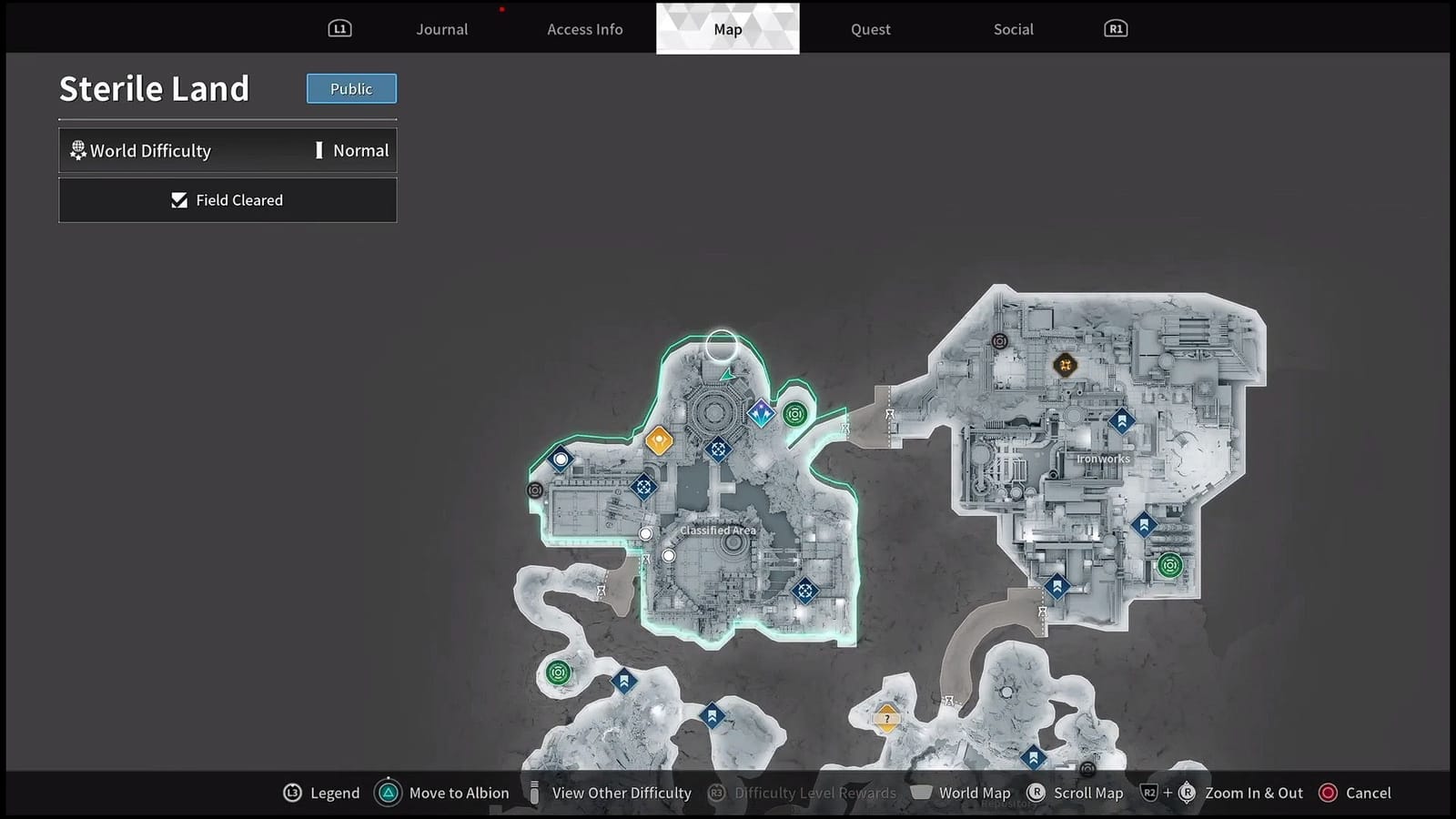Image resolution: width=1456 pixels, height=819 pixels.
Task: Select the white circle spawn marker on the western border
Action: point(559,458)
